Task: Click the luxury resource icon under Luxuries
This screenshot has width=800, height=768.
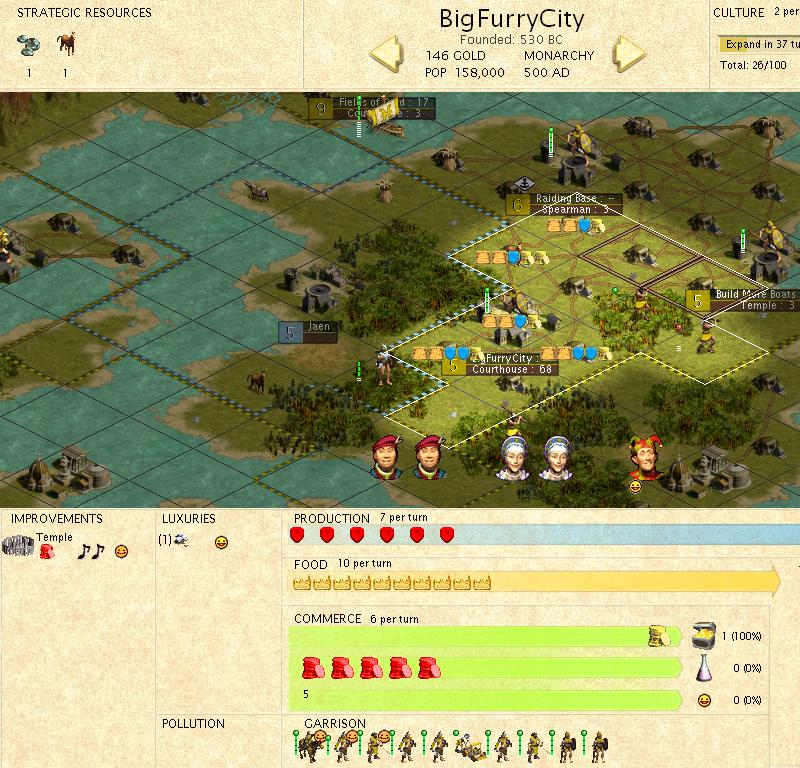Action: pyautogui.click(x=180, y=541)
